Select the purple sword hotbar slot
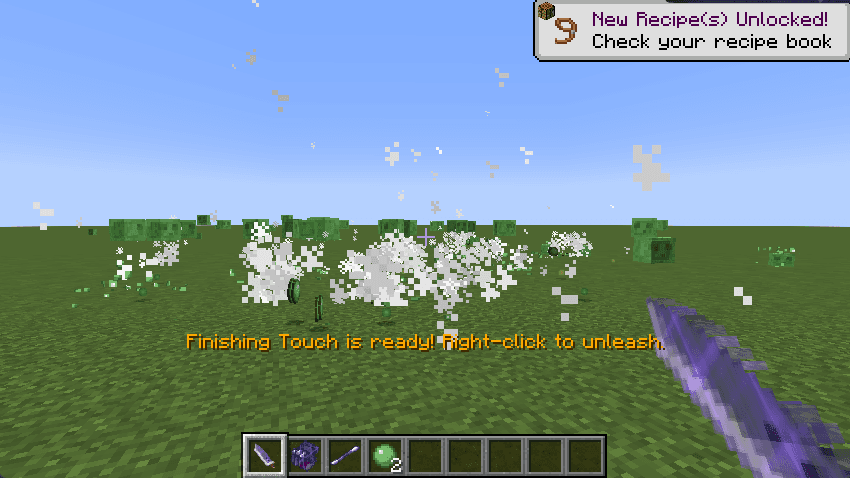850x478 pixels. click(x=265, y=456)
